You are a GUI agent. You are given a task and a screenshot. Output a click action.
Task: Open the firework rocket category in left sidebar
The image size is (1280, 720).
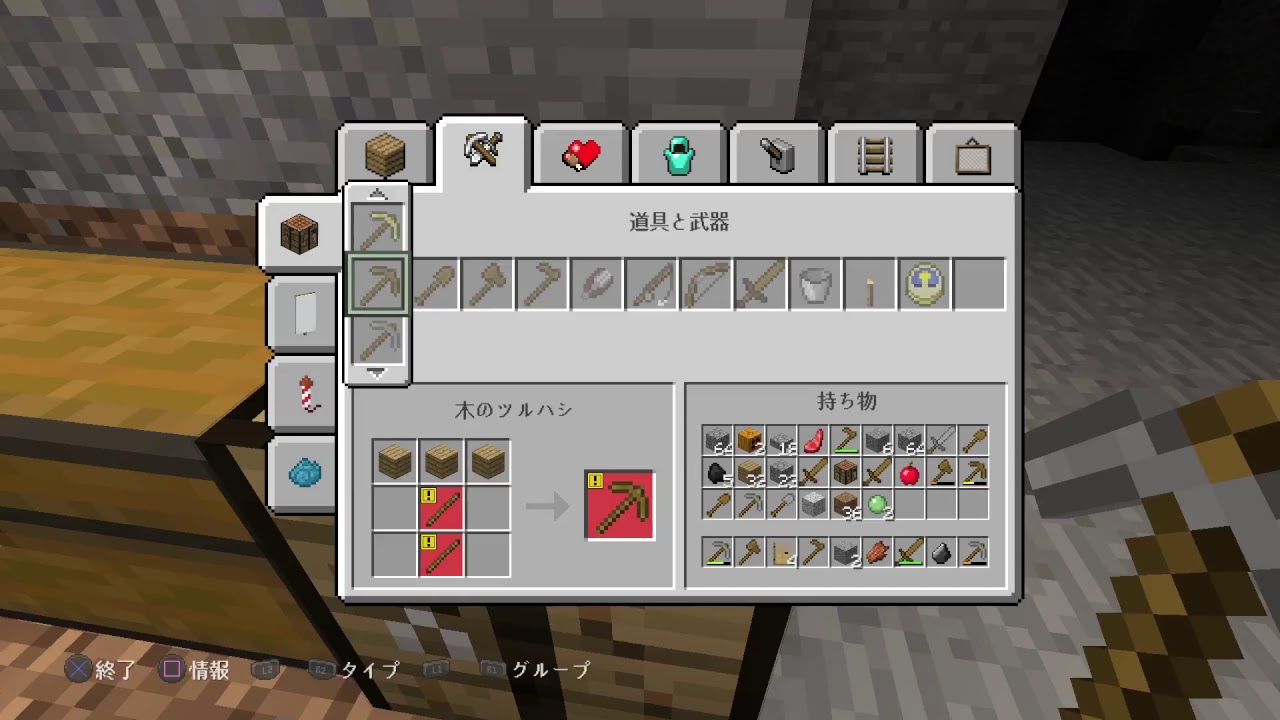click(x=302, y=394)
